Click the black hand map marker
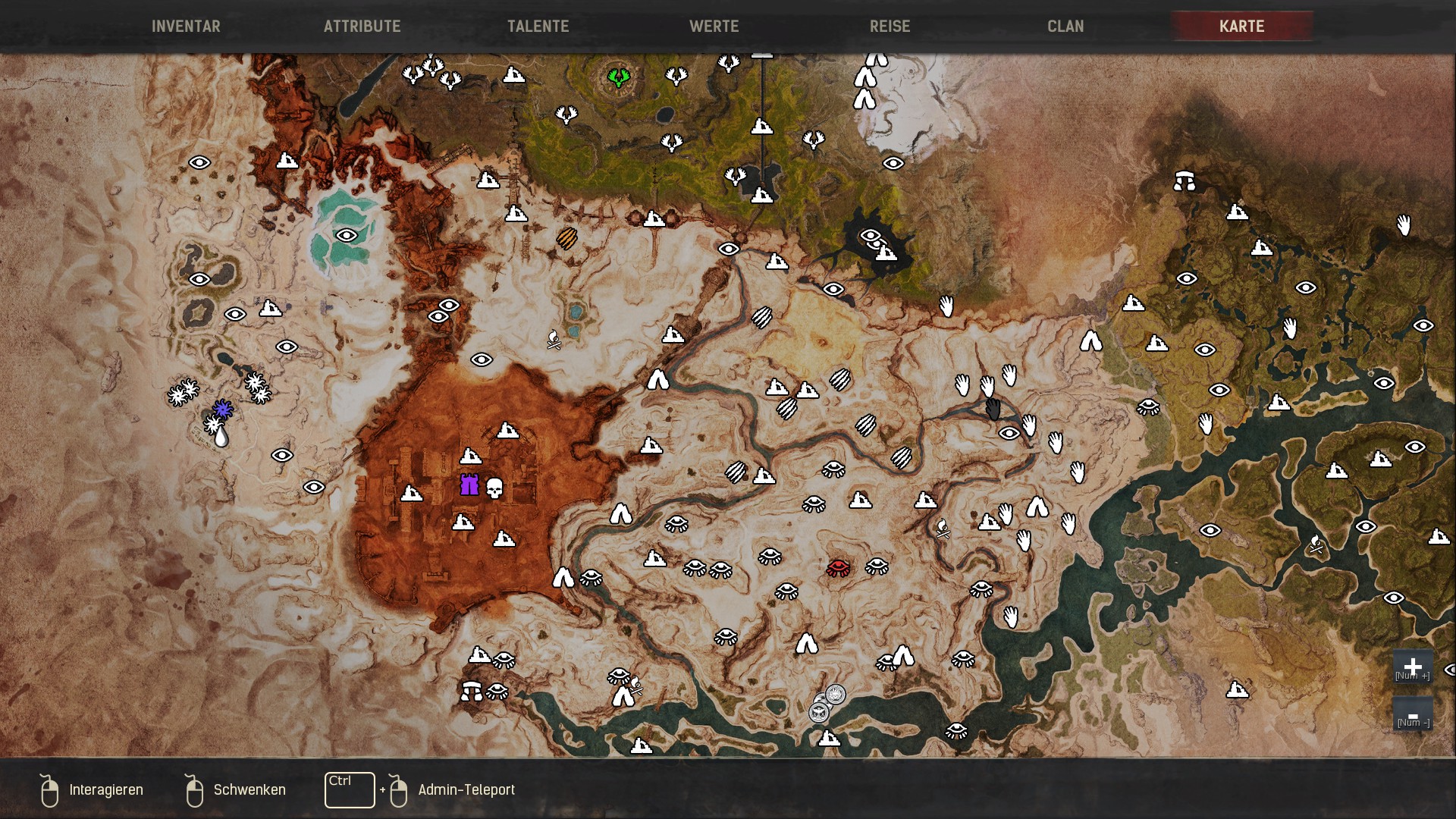Image resolution: width=1456 pixels, height=819 pixels. [993, 409]
